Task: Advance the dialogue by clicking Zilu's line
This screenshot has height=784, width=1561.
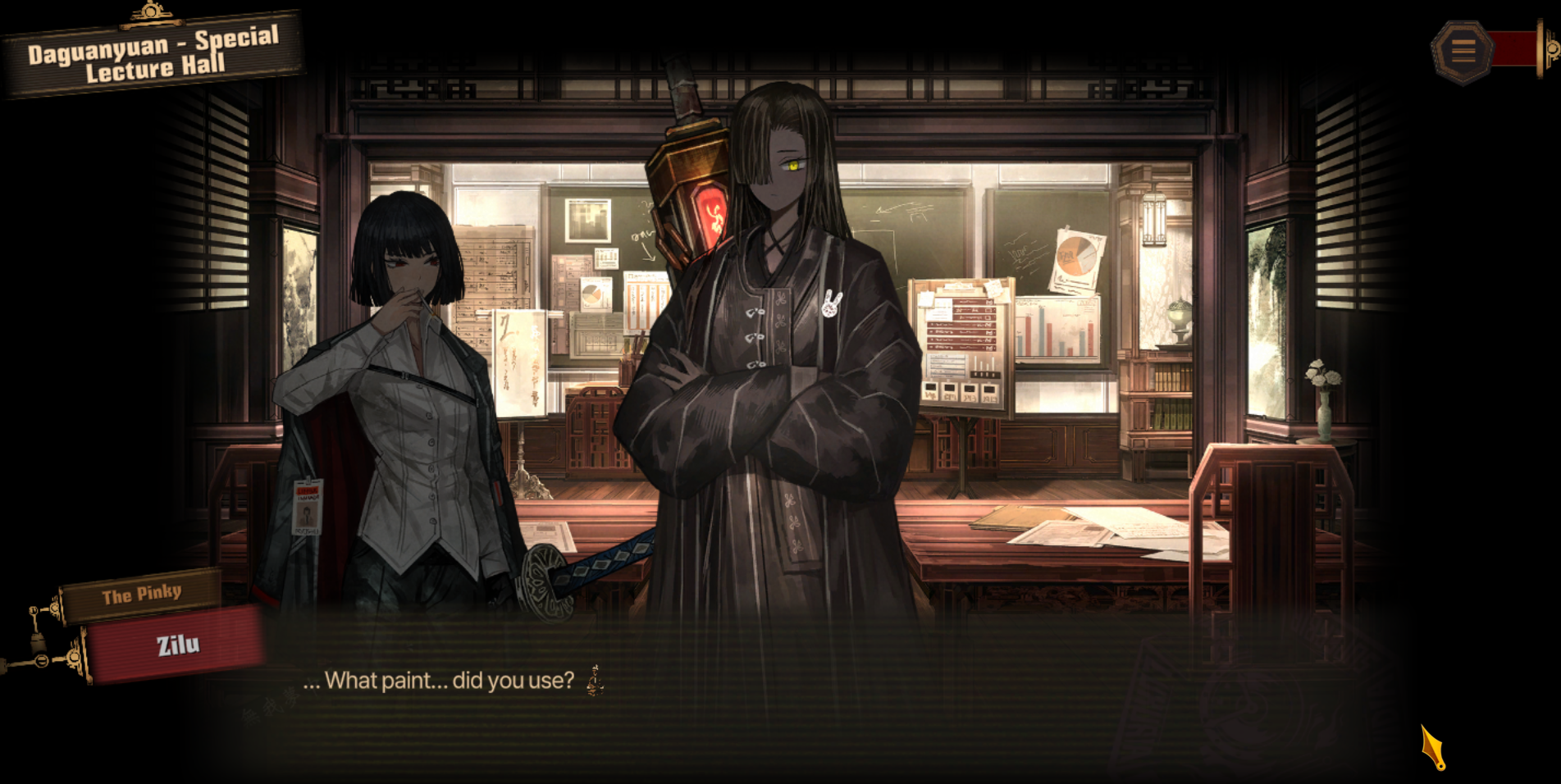Action: pos(438,681)
